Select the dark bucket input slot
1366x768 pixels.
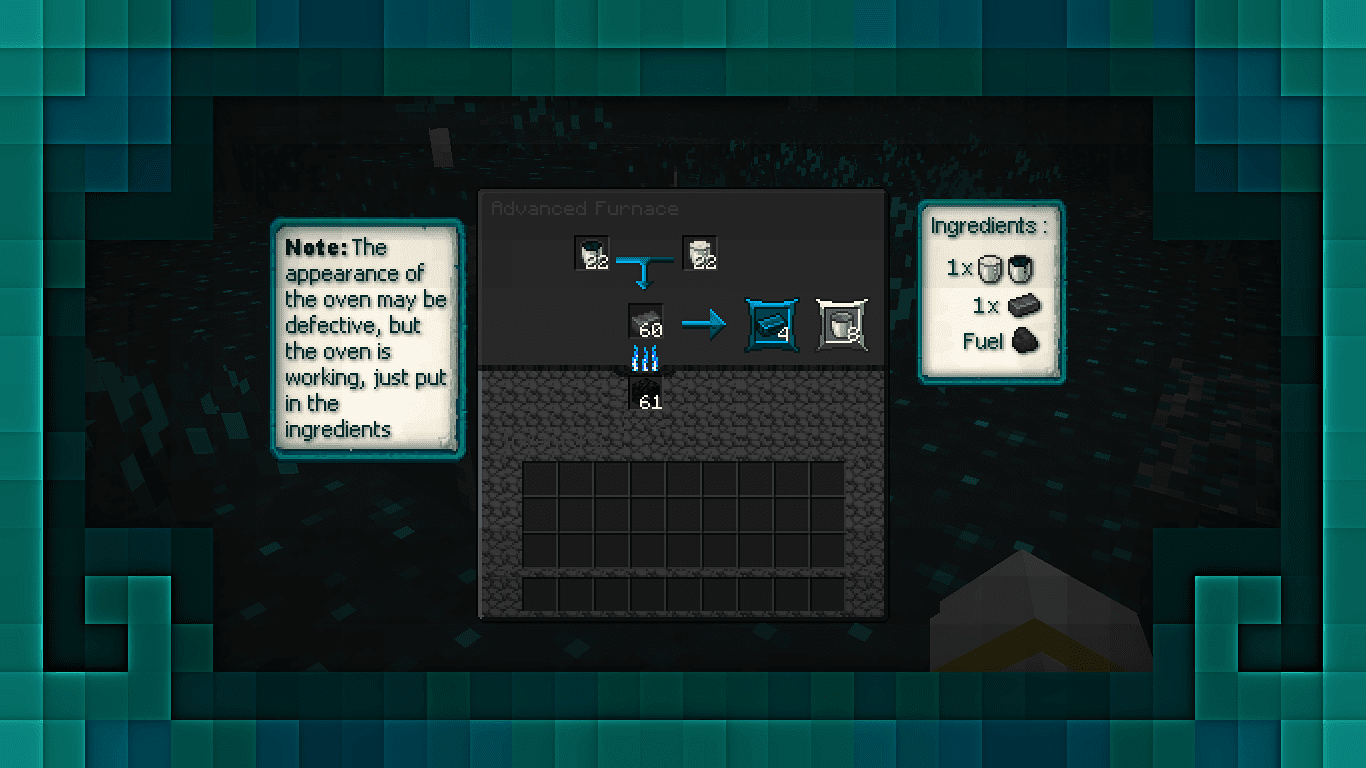(592, 253)
